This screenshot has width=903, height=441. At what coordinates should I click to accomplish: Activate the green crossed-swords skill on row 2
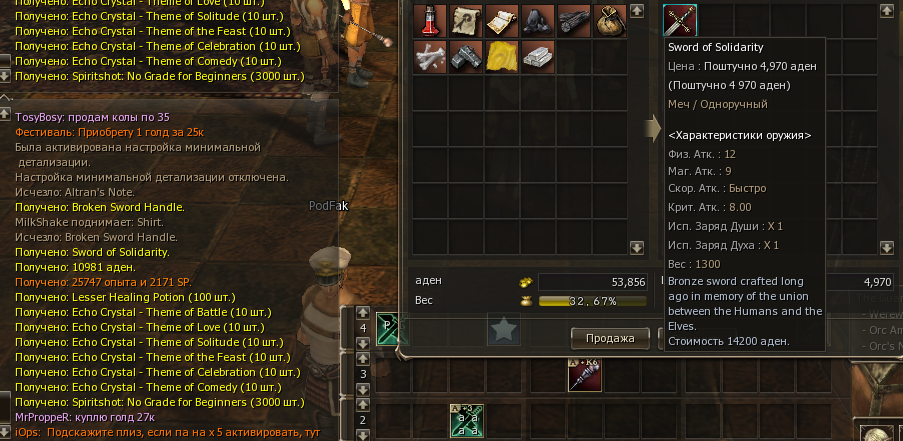[467, 421]
